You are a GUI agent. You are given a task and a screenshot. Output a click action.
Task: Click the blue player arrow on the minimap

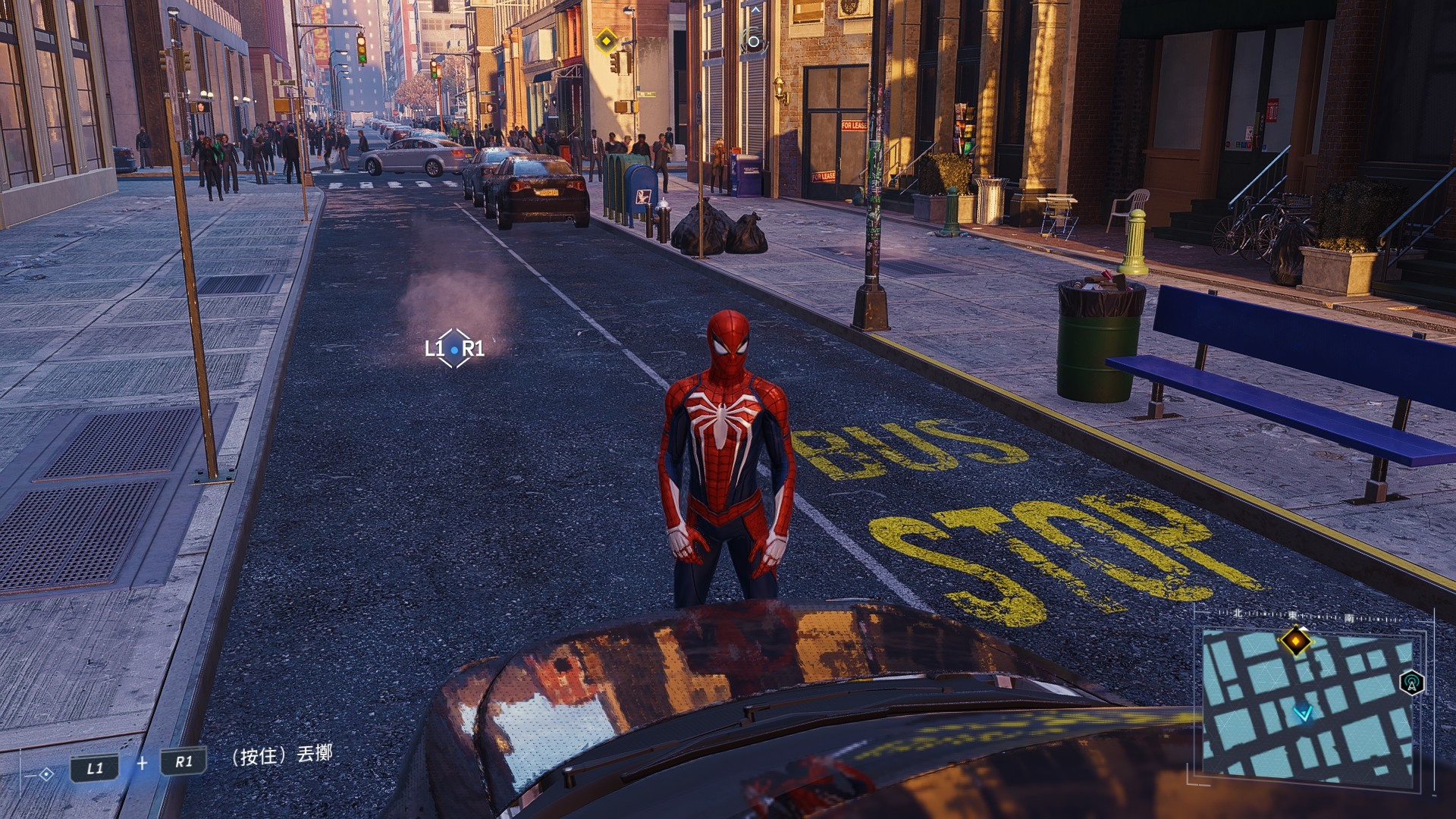pyautogui.click(x=1303, y=713)
